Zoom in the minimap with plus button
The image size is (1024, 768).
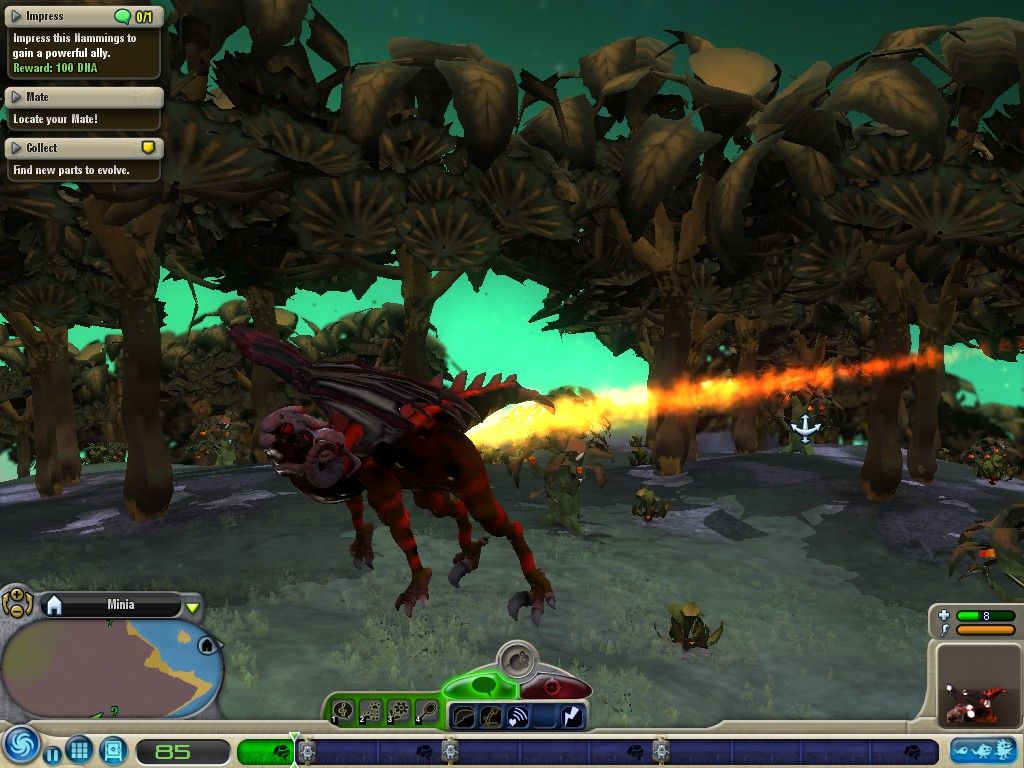(x=17, y=596)
